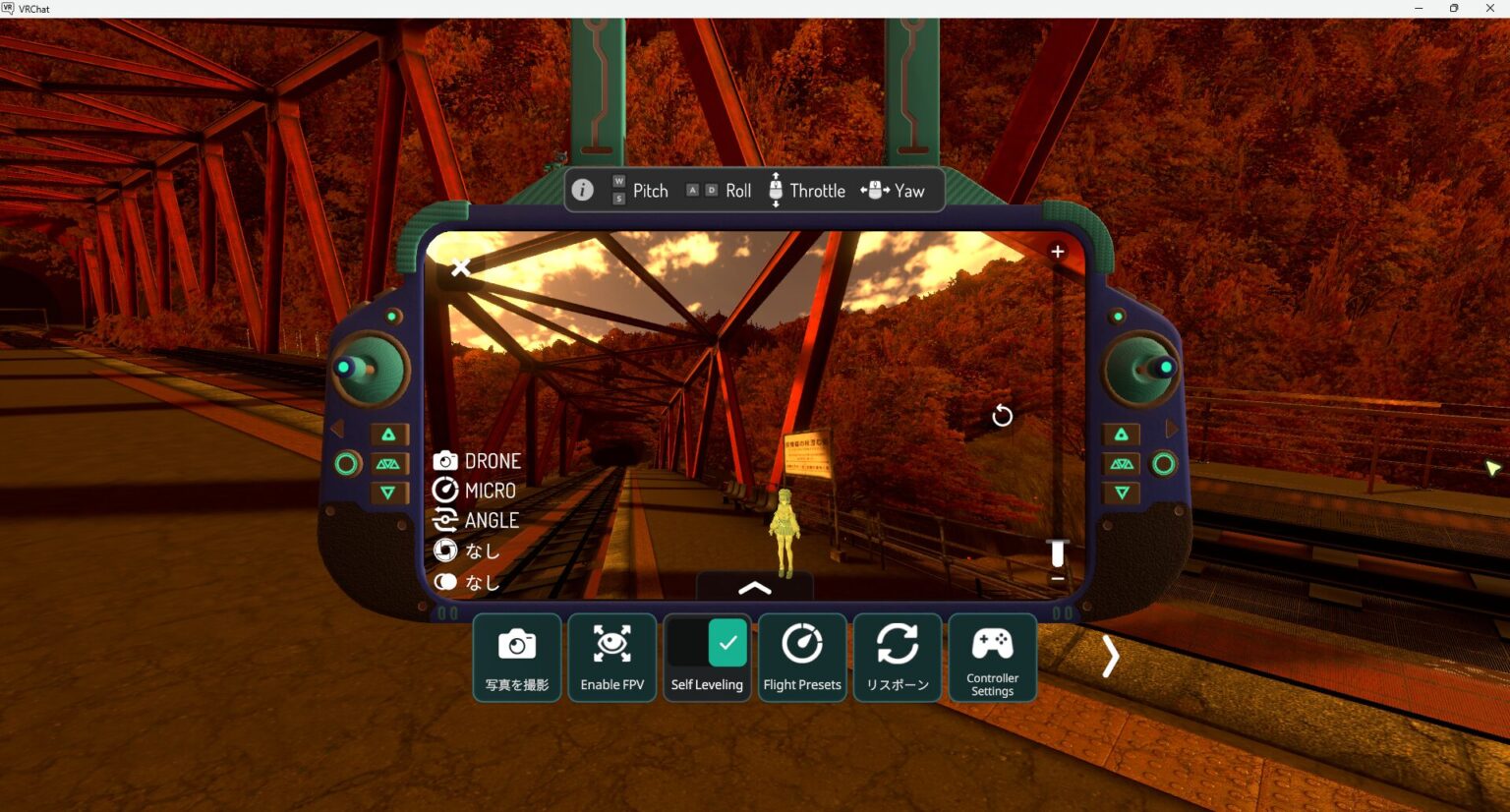Open the side panel with the right chevron
1510x812 pixels.
pos(1109,656)
